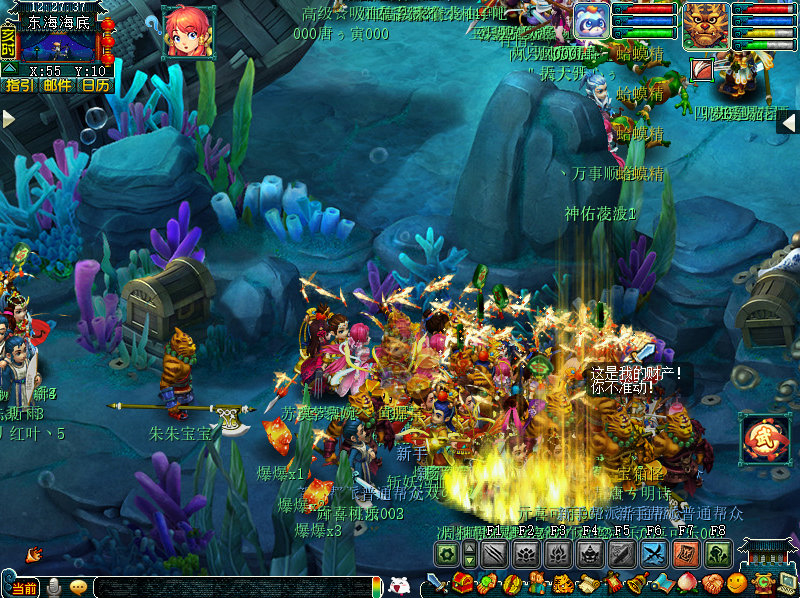Activate the orange F7 skill slot
Screen dimensions: 800x598
click(x=686, y=555)
